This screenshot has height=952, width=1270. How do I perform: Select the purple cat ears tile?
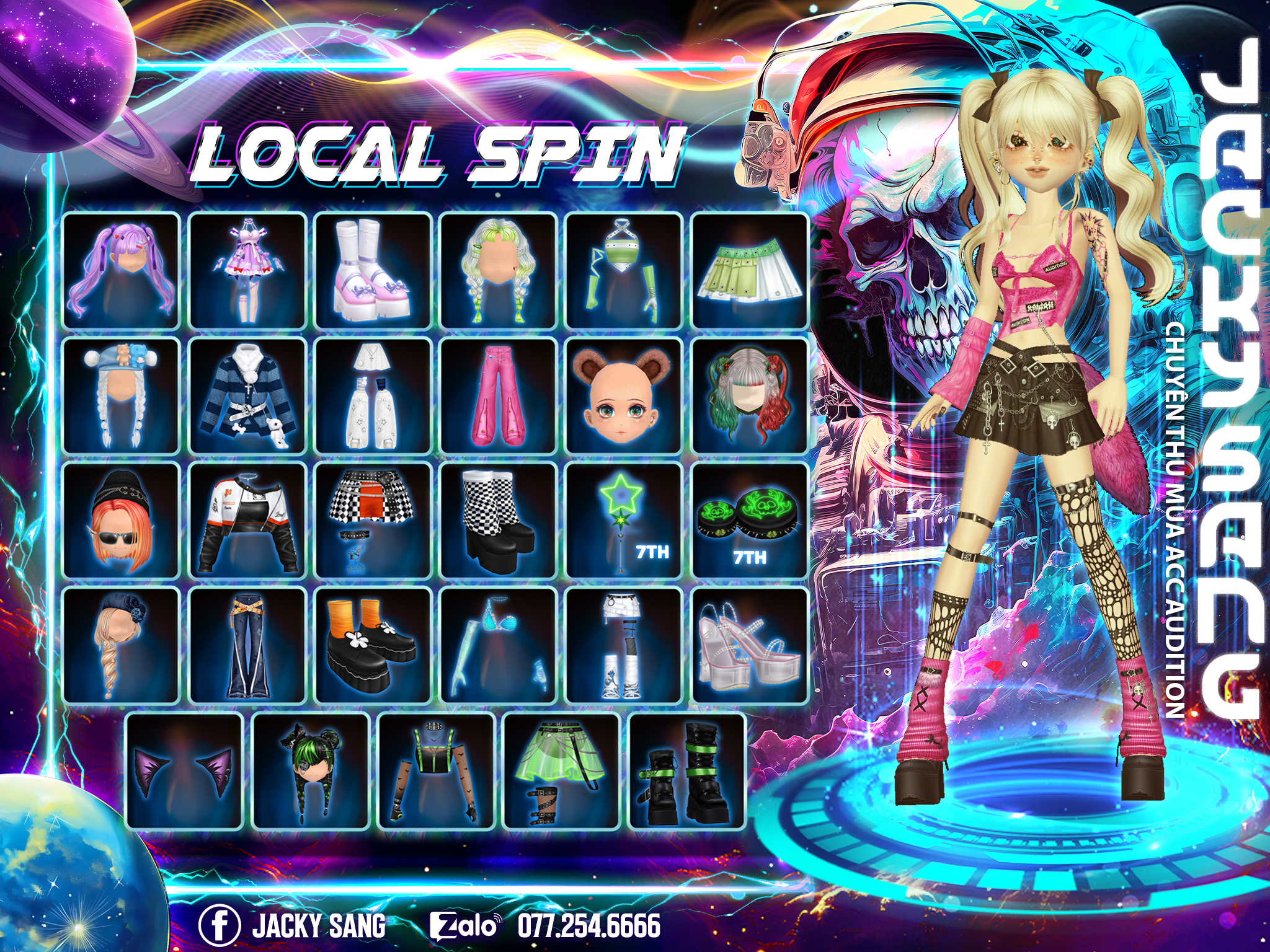(184, 771)
